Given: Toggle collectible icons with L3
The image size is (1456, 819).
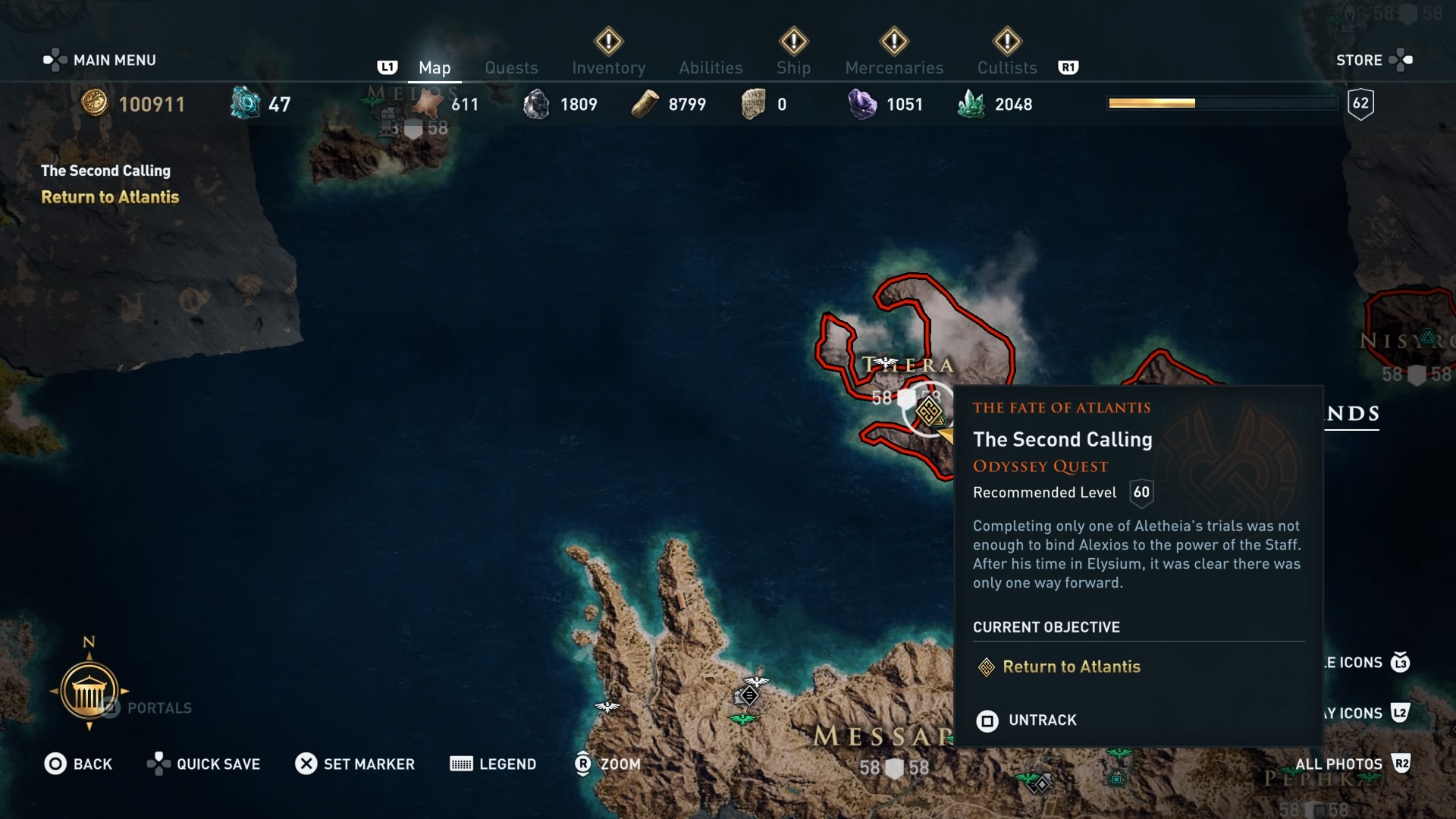Looking at the screenshot, I should (1399, 662).
